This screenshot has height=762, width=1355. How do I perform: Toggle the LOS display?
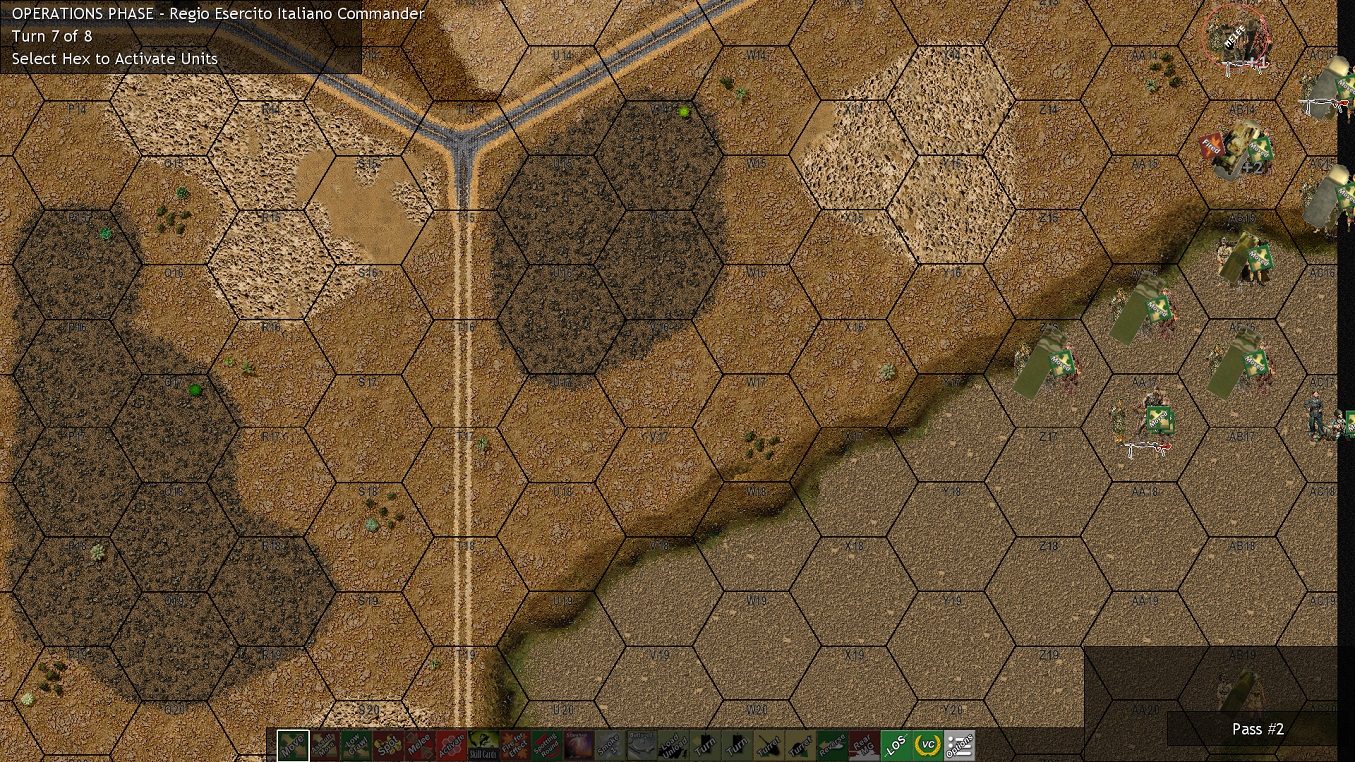pos(899,745)
